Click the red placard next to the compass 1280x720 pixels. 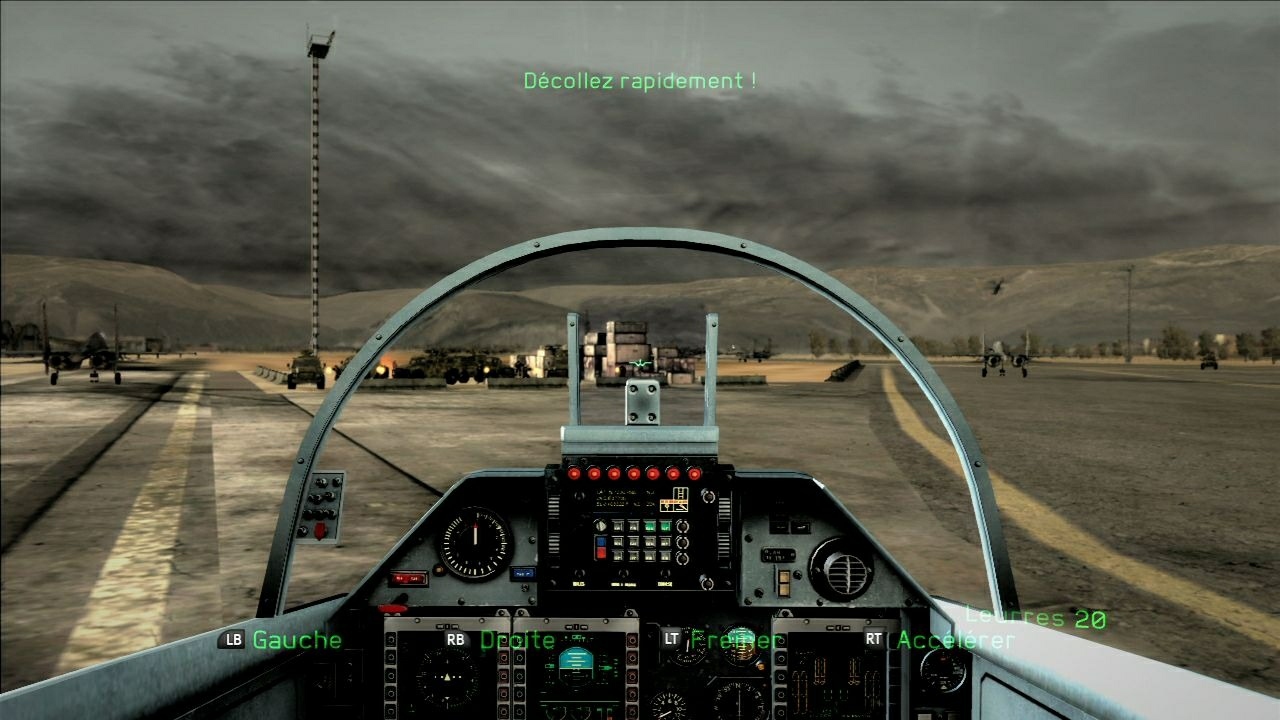409,577
